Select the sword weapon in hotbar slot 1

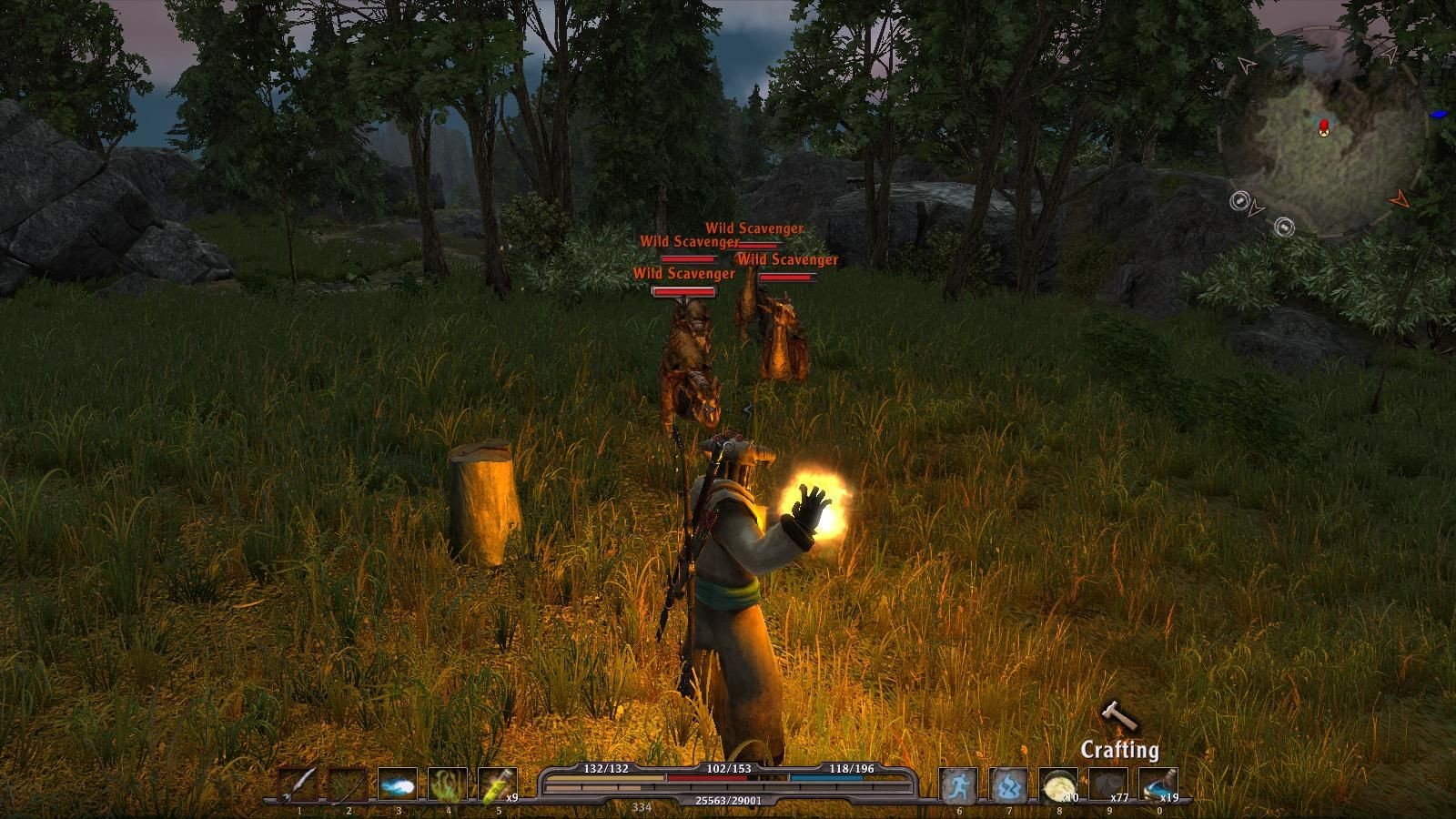tap(298, 784)
